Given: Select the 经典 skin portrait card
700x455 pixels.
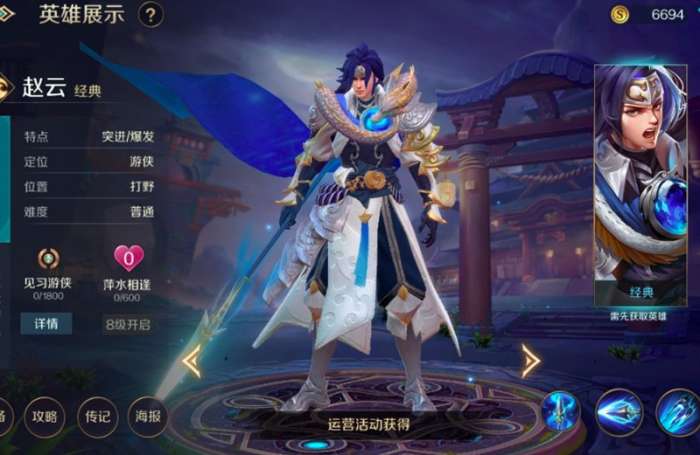Looking at the screenshot, I should [x=640, y=185].
